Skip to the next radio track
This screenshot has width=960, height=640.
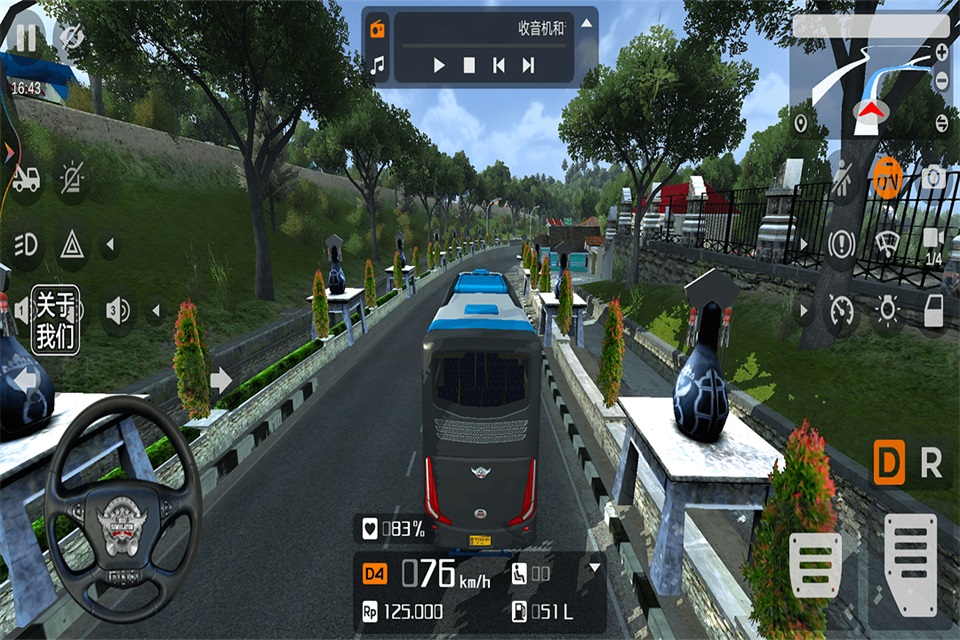point(529,66)
